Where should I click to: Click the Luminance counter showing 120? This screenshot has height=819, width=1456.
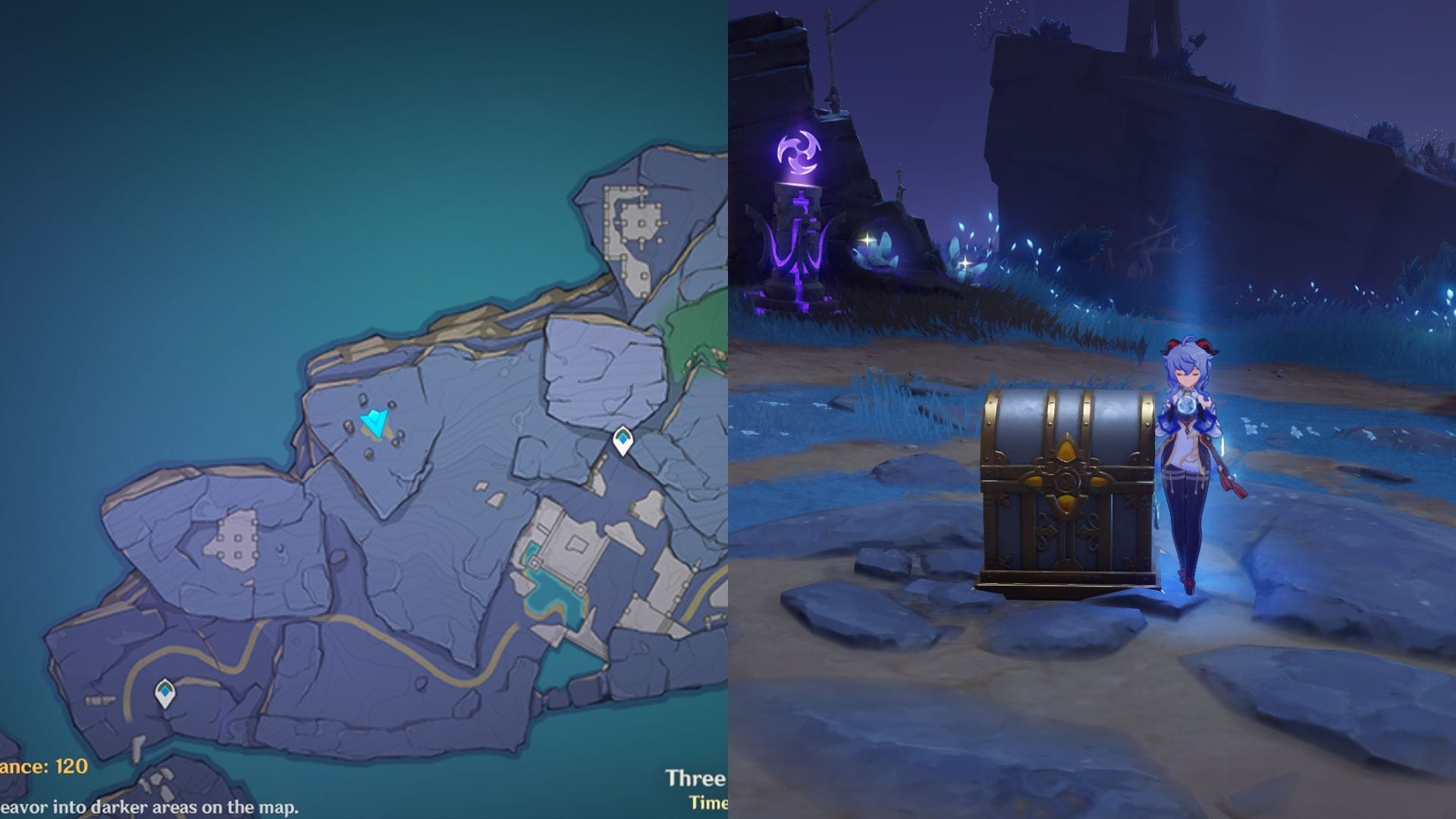42,767
